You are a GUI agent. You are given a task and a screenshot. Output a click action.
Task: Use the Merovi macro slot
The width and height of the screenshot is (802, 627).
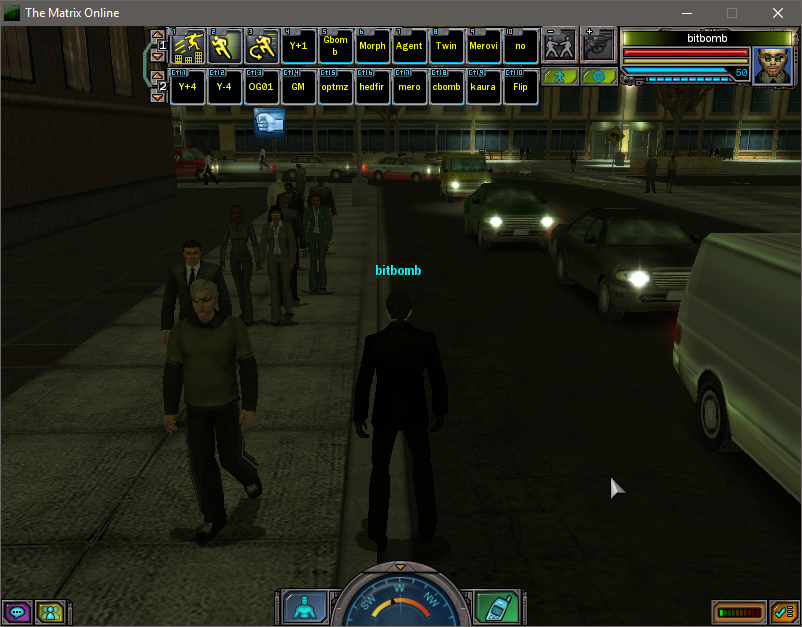click(x=483, y=46)
